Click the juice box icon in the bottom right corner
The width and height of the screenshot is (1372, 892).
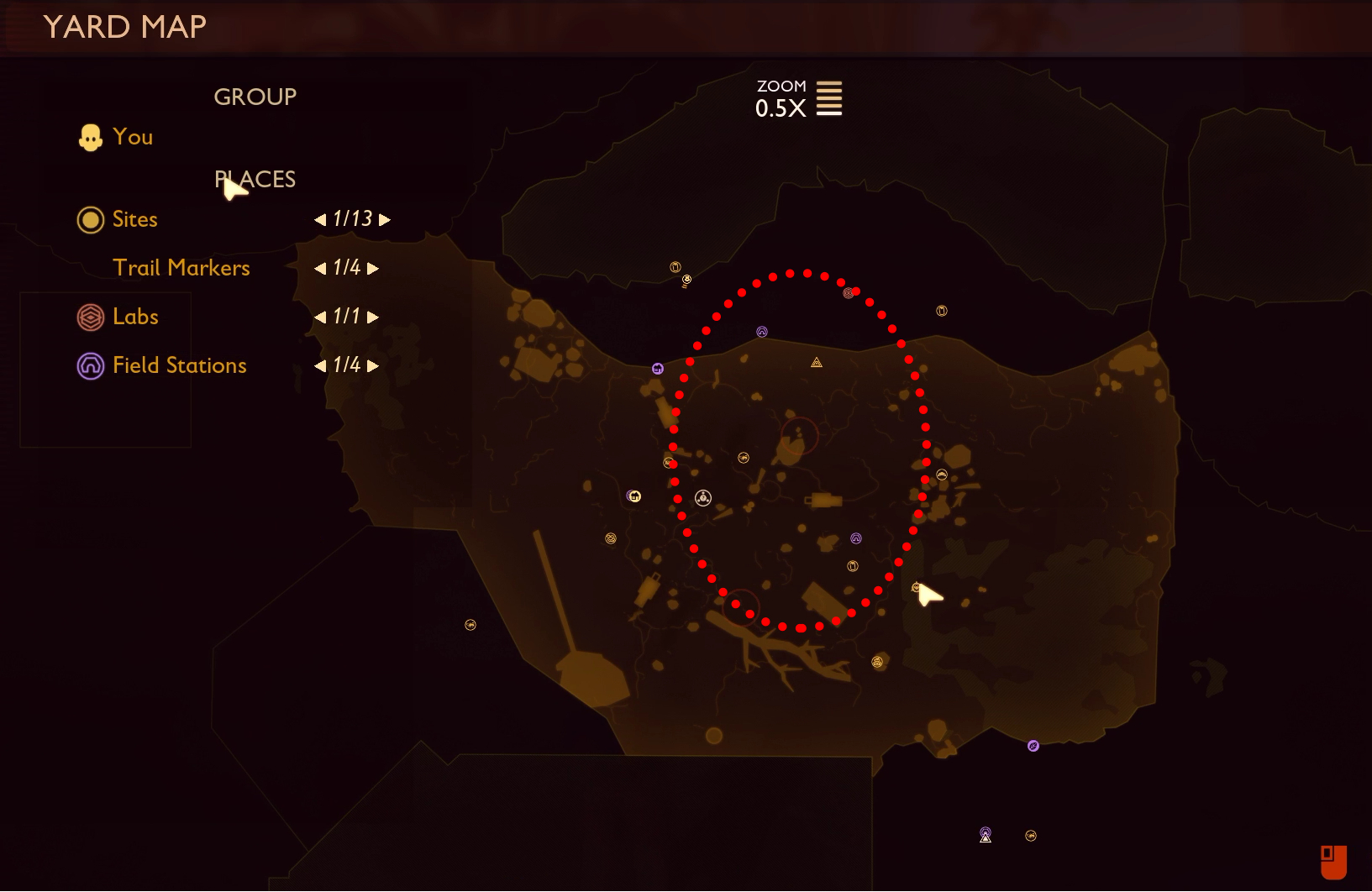pos(1335,863)
